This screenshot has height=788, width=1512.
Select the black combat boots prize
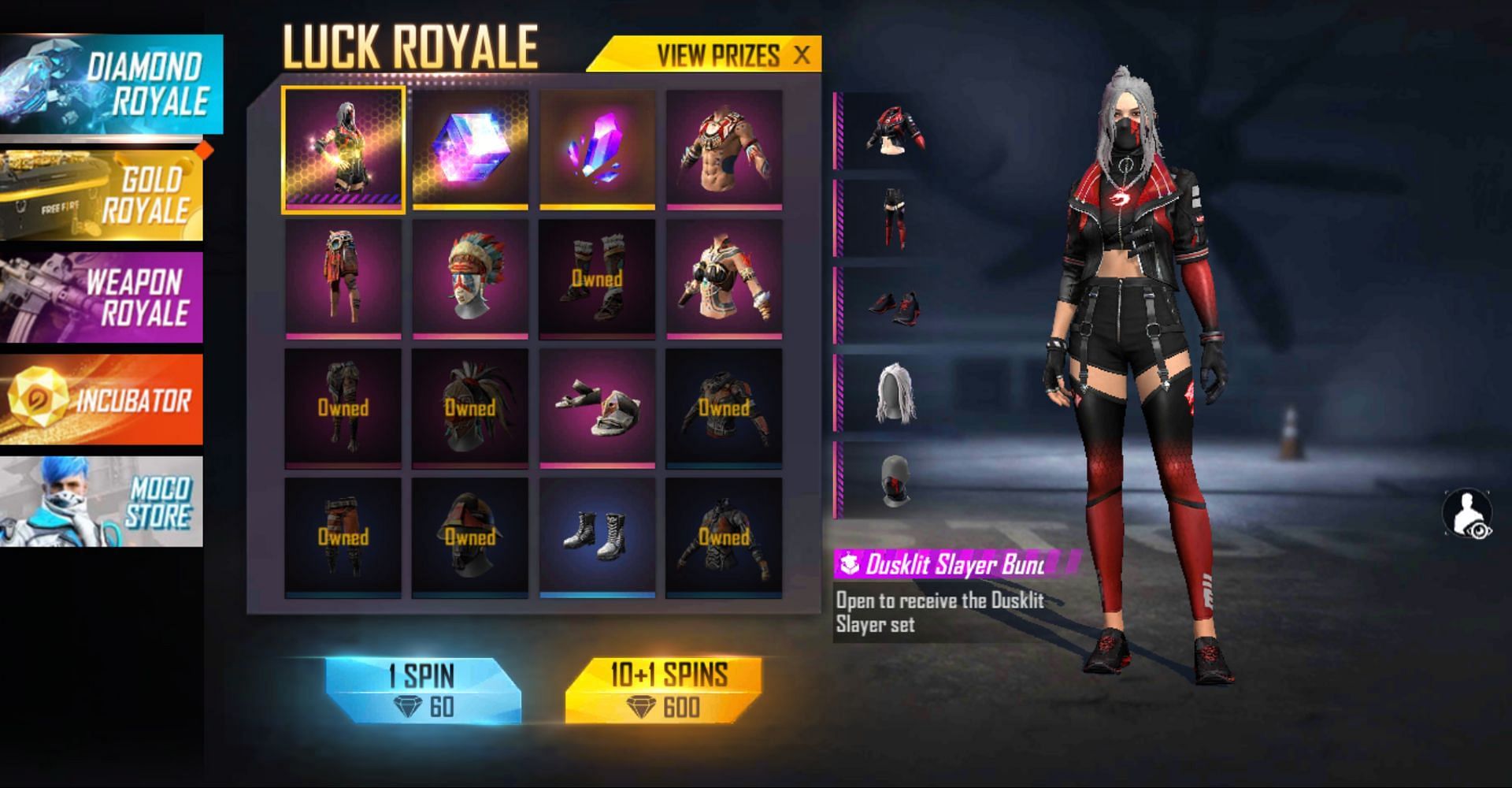(597, 537)
